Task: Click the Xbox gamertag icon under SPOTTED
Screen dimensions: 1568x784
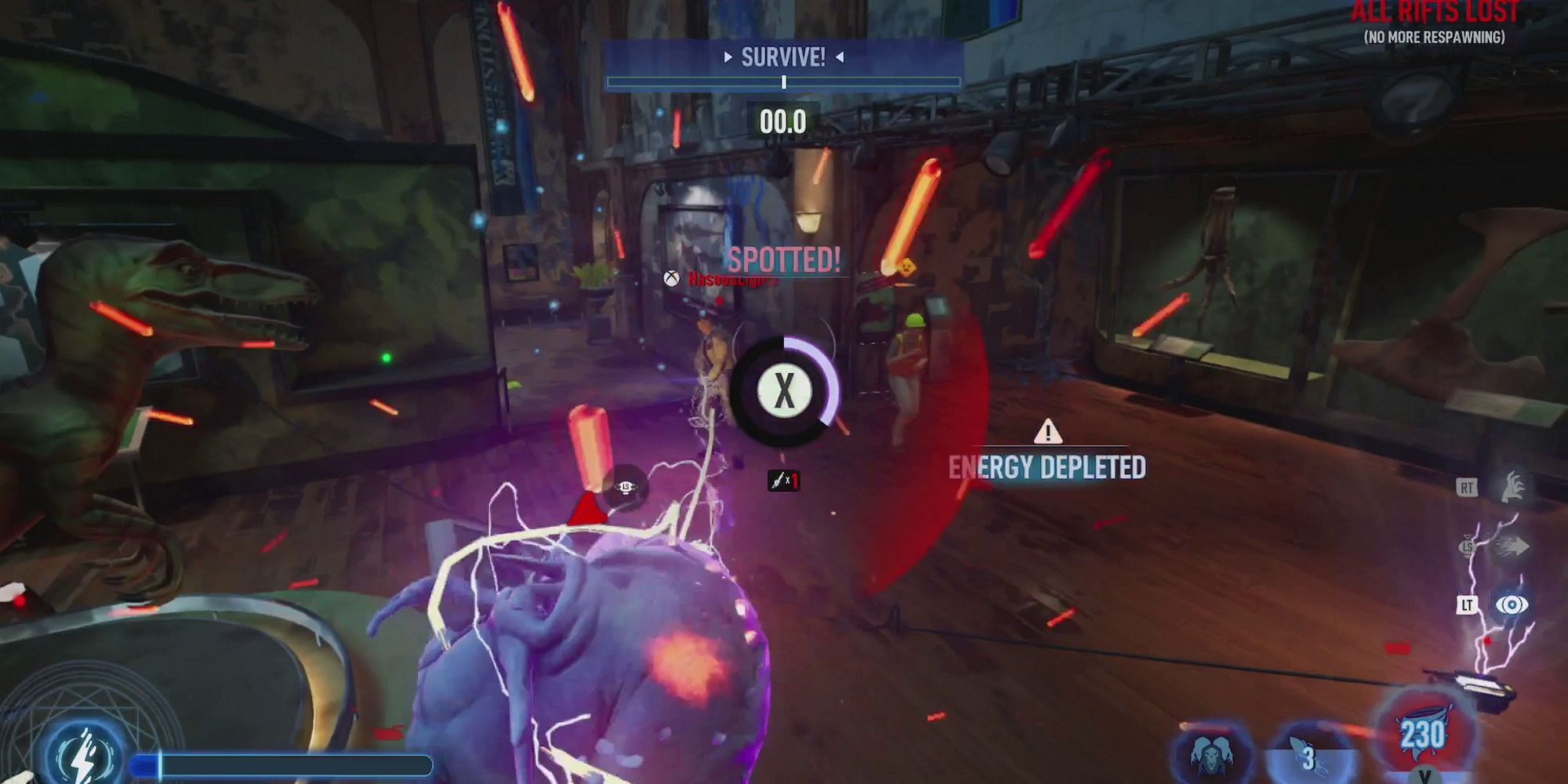Action: (x=671, y=278)
